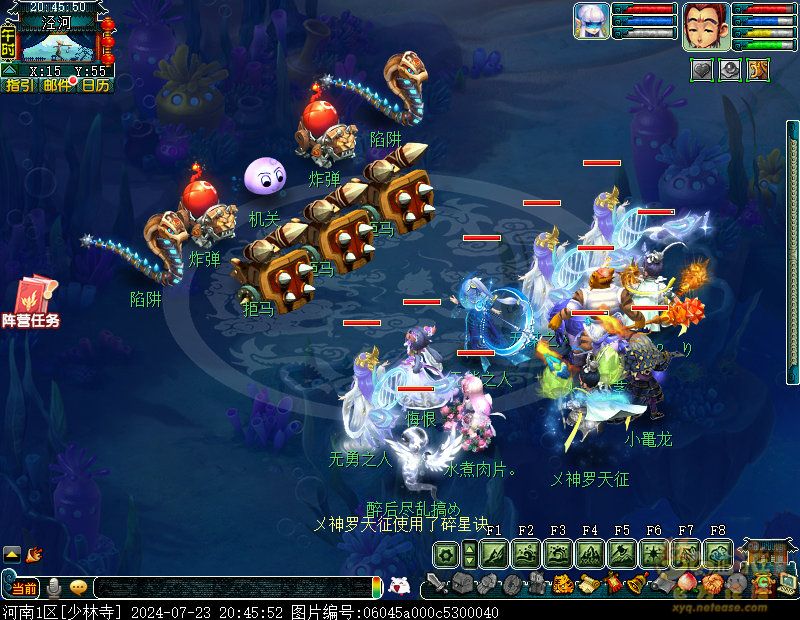Viewport: 800px width, 620px height.
Task: Activate the F8 cloud skill slot
Action: (x=718, y=554)
